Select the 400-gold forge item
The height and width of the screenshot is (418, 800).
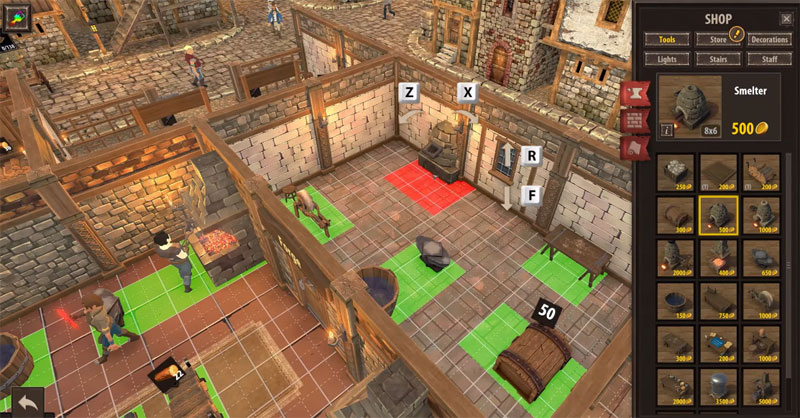pos(718,257)
